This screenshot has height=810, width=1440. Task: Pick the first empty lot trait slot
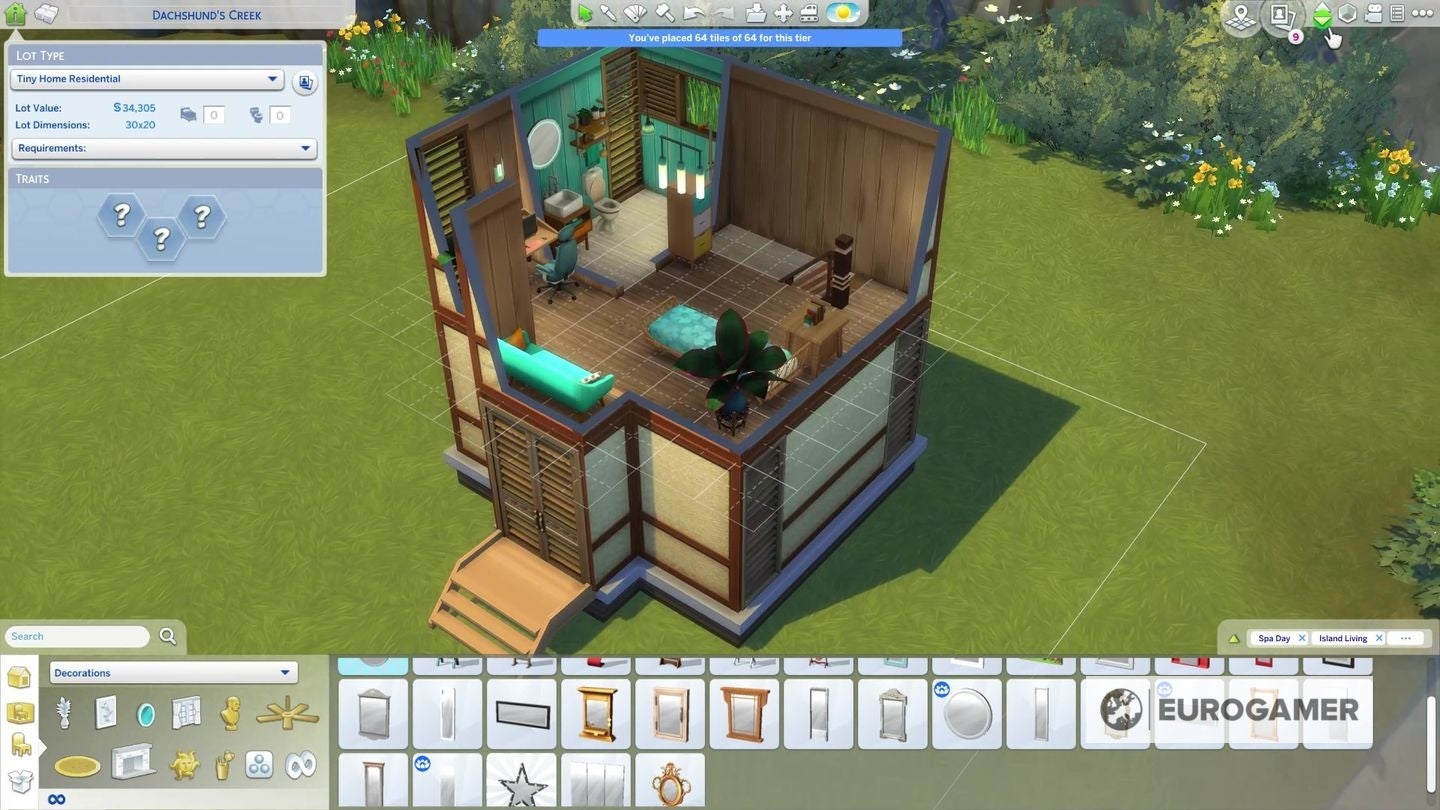[x=120, y=214]
